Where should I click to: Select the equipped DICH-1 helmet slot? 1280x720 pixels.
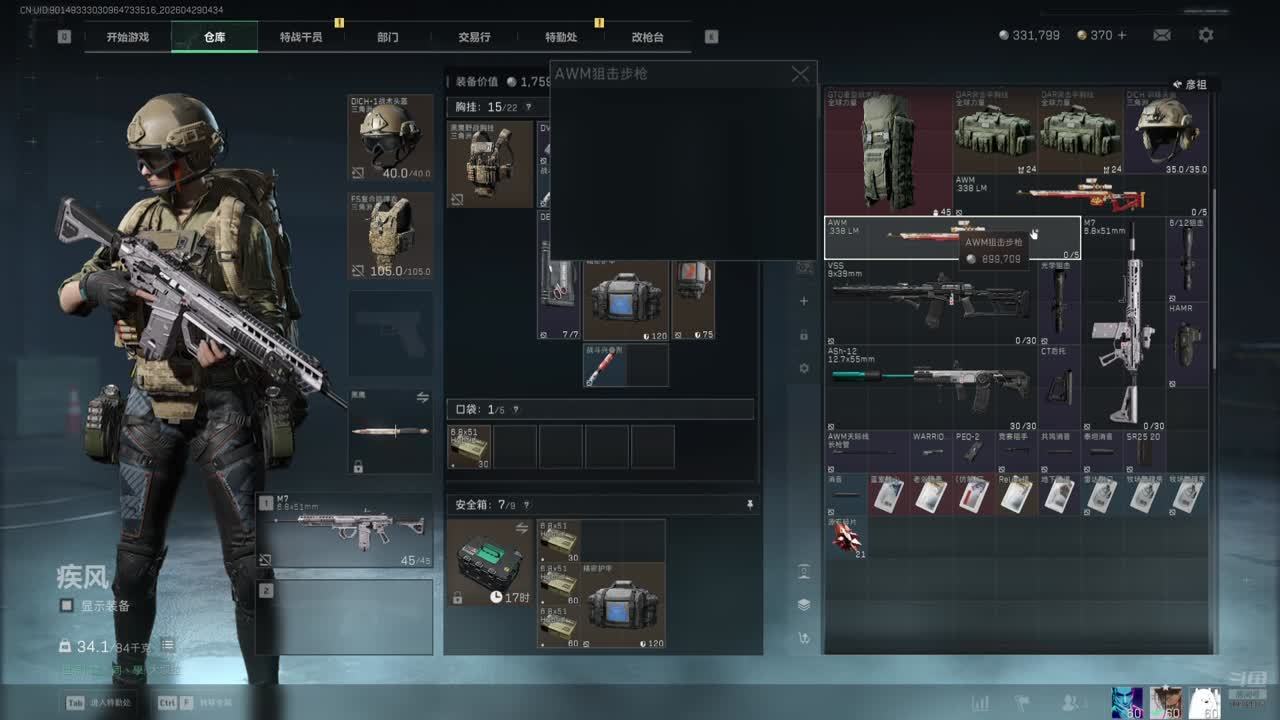point(391,138)
